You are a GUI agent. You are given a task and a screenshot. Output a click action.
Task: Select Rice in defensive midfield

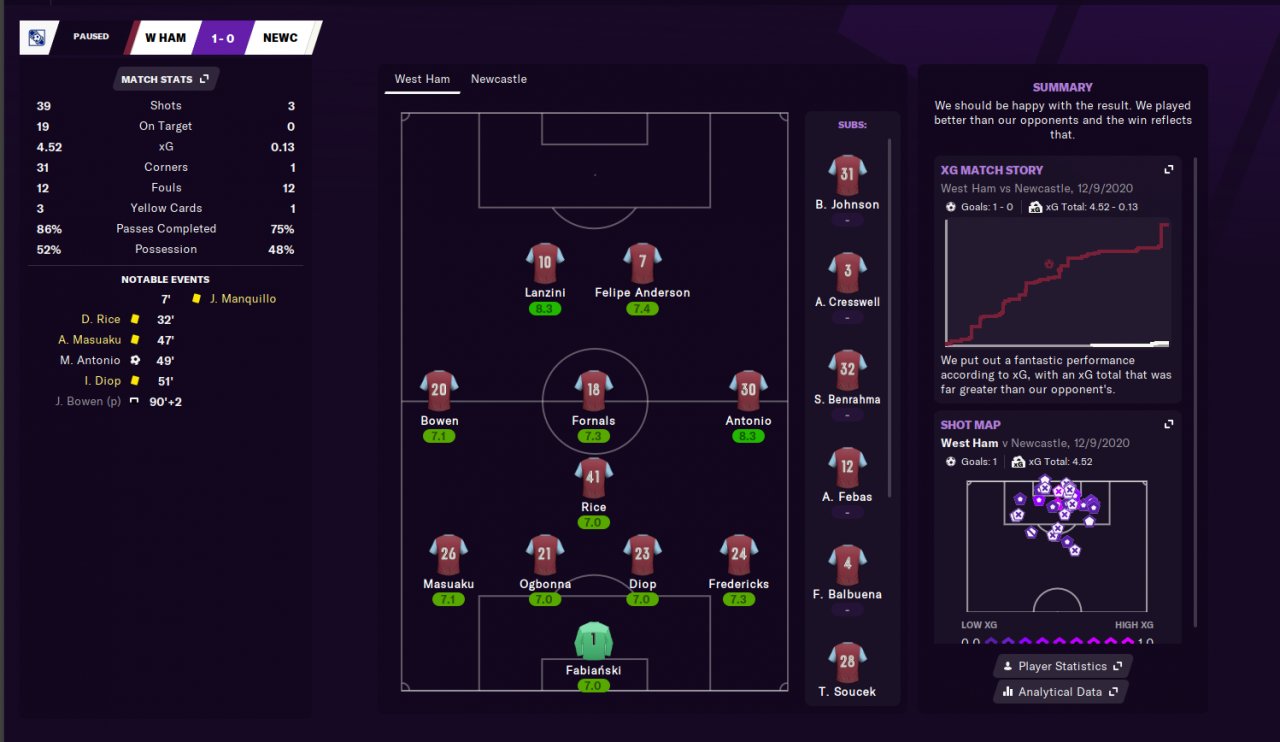[x=593, y=478]
